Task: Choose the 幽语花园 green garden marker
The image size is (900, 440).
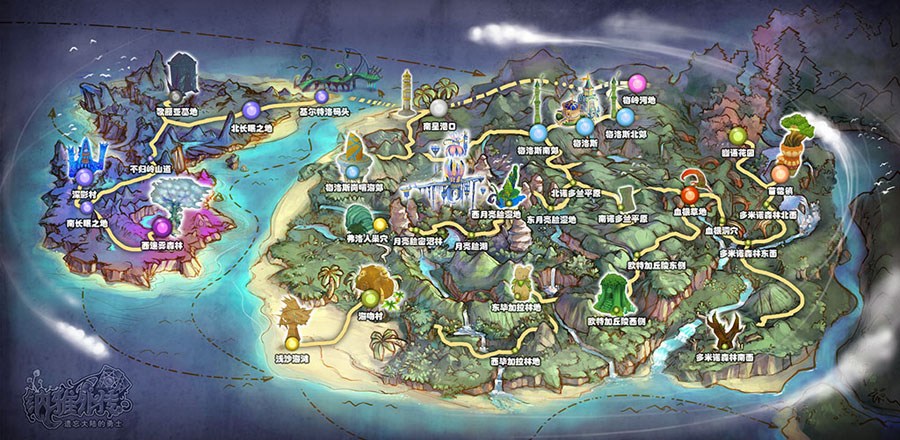Action: click(737, 136)
